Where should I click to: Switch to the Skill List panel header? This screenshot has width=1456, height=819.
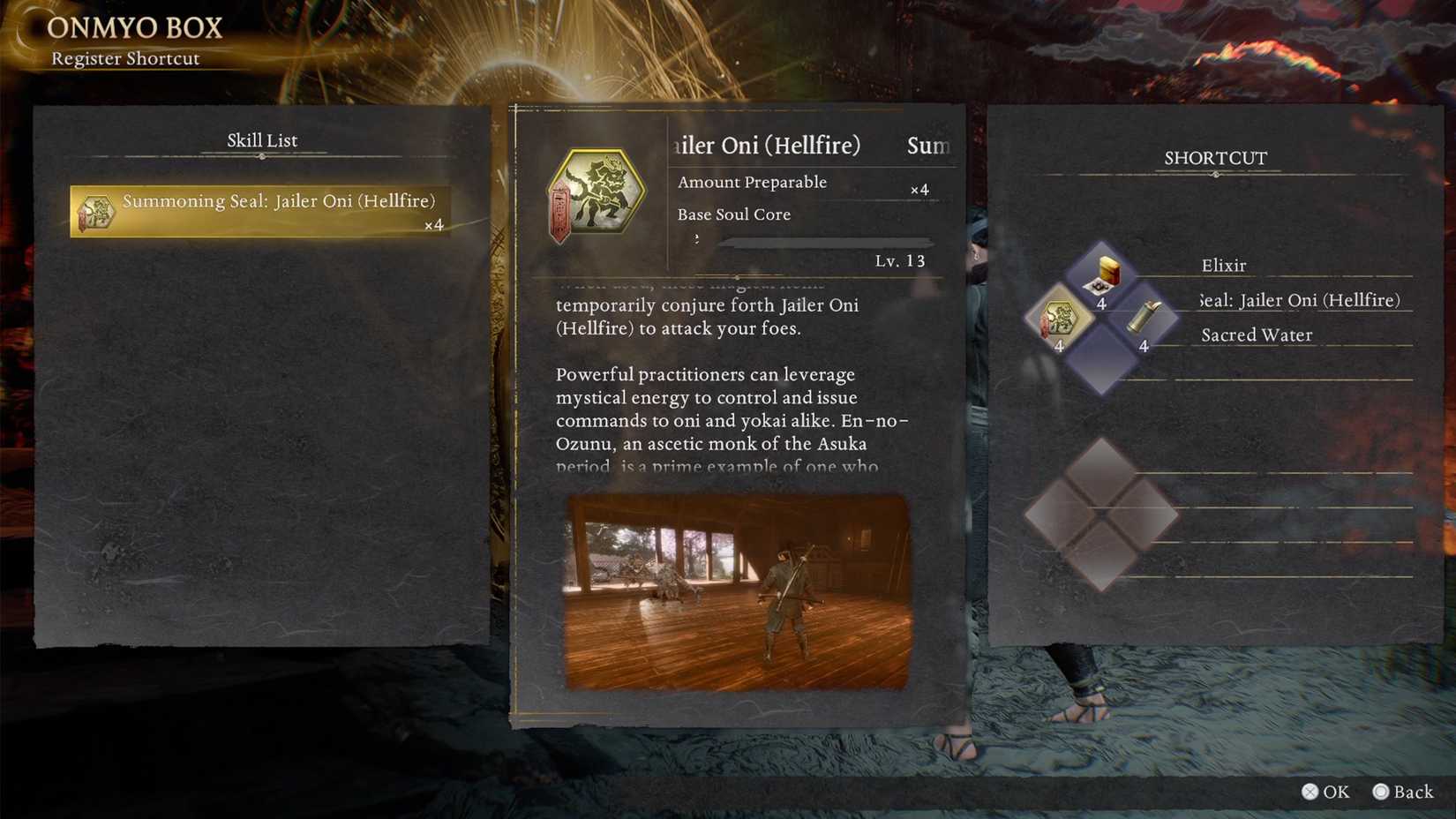click(x=261, y=139)
